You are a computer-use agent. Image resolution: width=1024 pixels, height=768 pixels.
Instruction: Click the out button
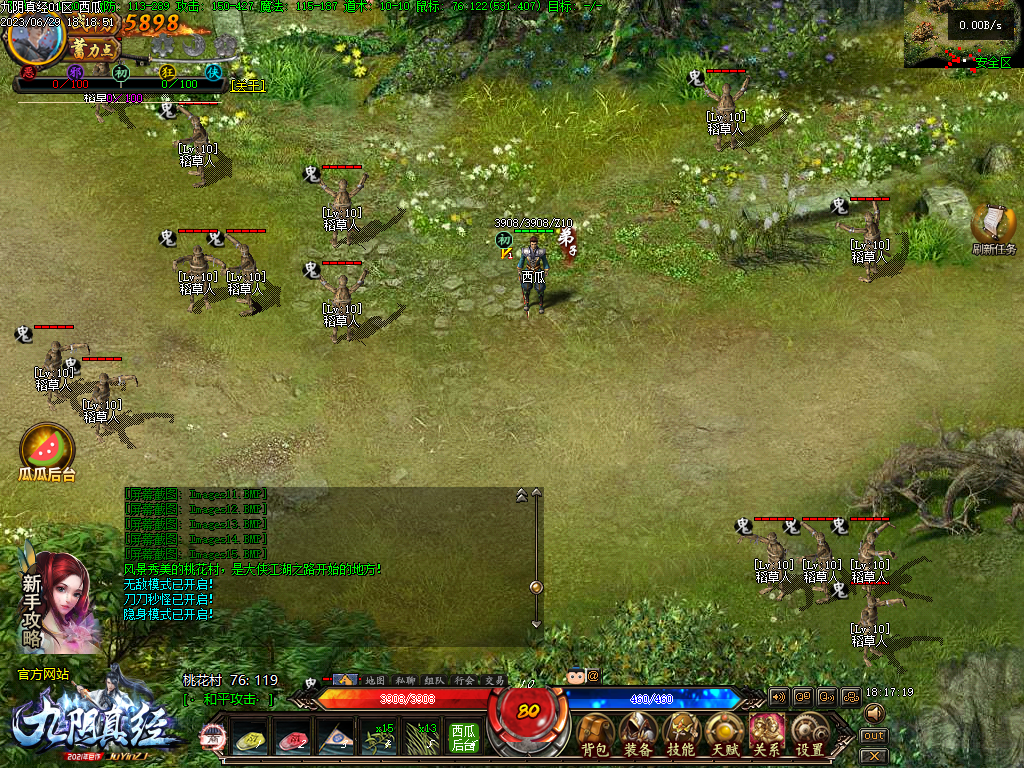873,736
